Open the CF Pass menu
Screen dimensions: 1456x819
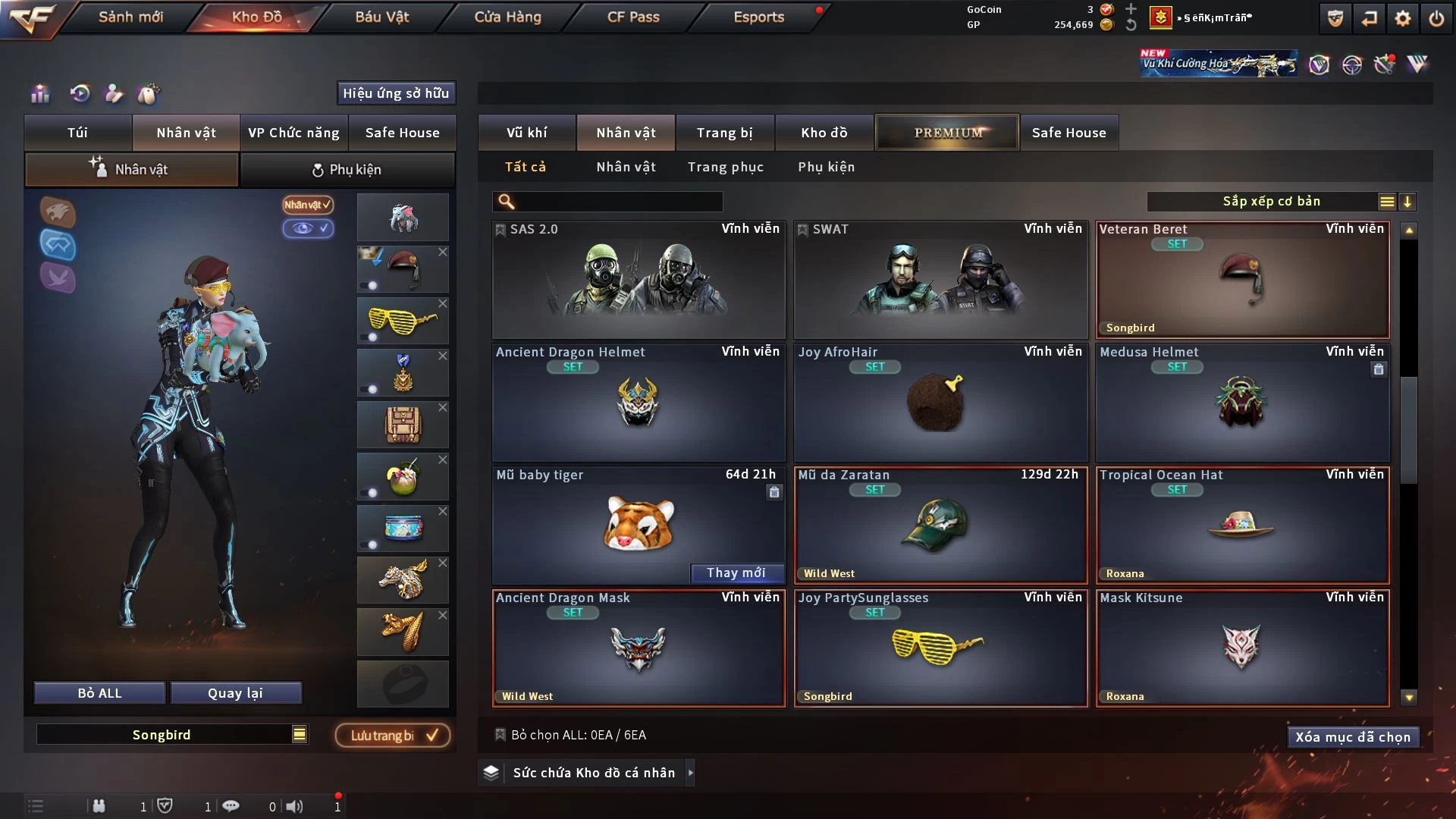coord(633,17)
